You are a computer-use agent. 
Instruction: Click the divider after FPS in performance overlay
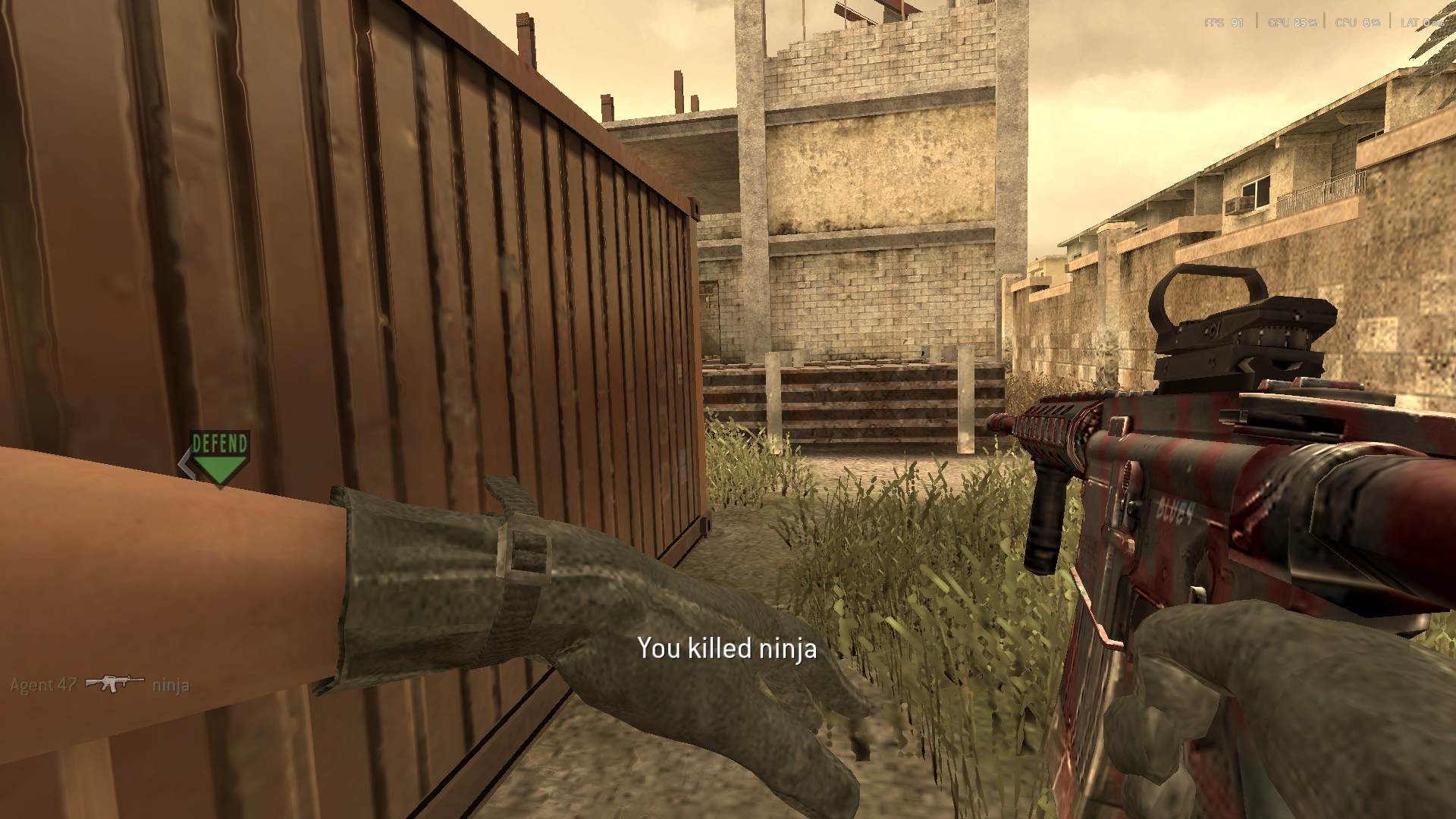coord(1257,21)
